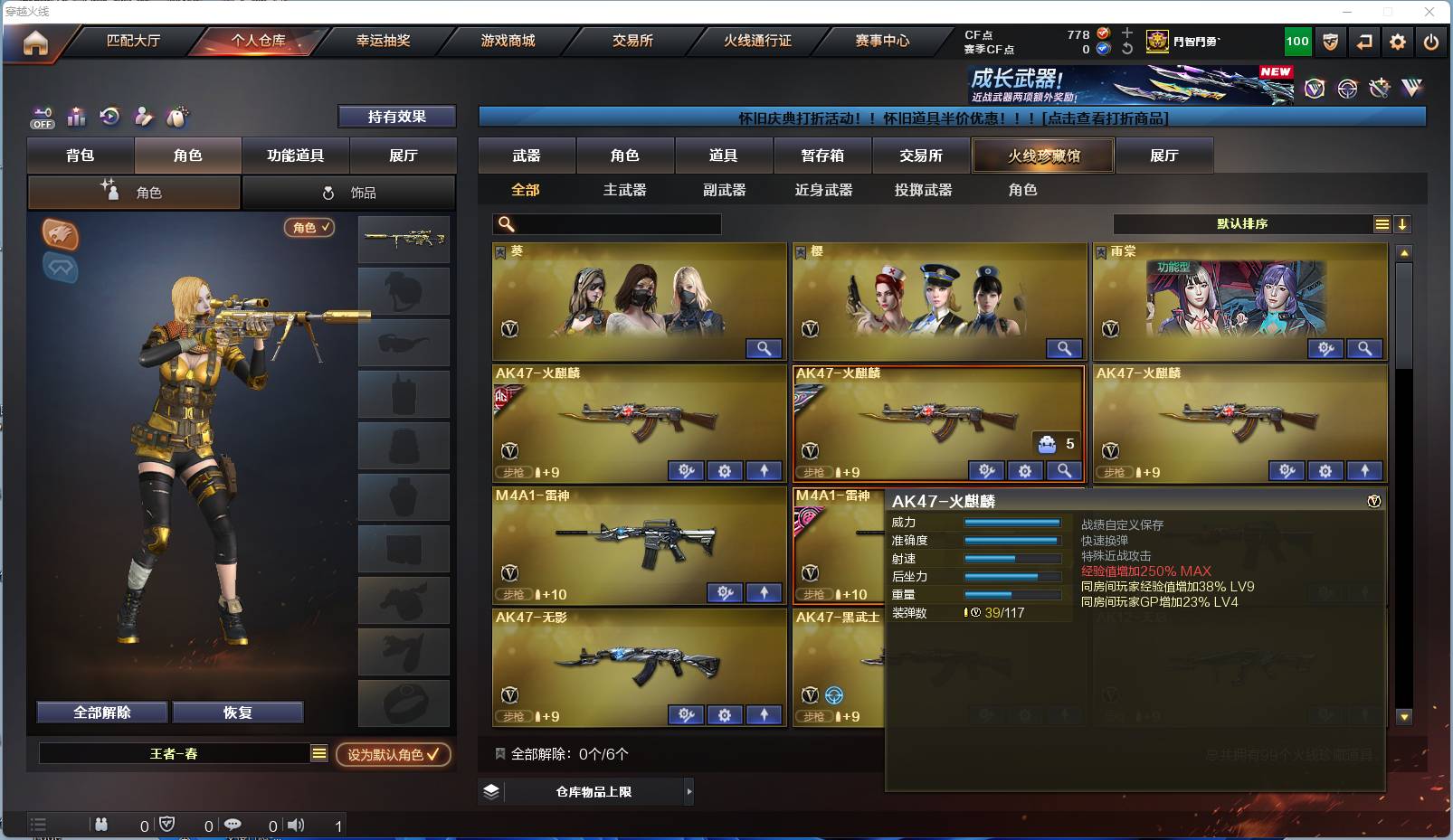Image resolution: width=1453 pixels, height=840 pixels.
Task: Click the 持有效果 button
Action: point(398,117)
